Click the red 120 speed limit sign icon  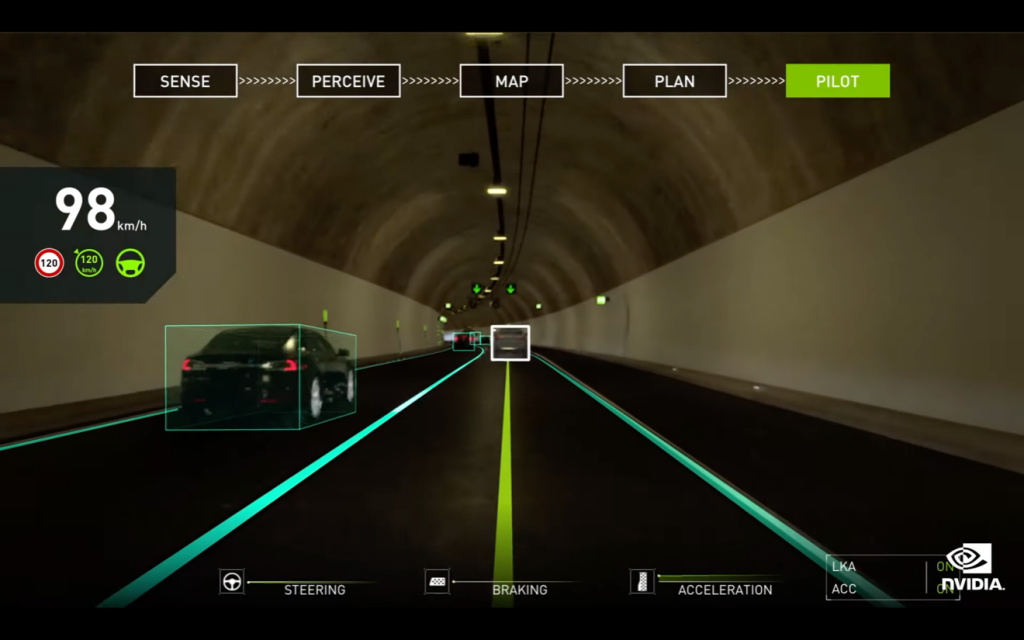[49, 263]
